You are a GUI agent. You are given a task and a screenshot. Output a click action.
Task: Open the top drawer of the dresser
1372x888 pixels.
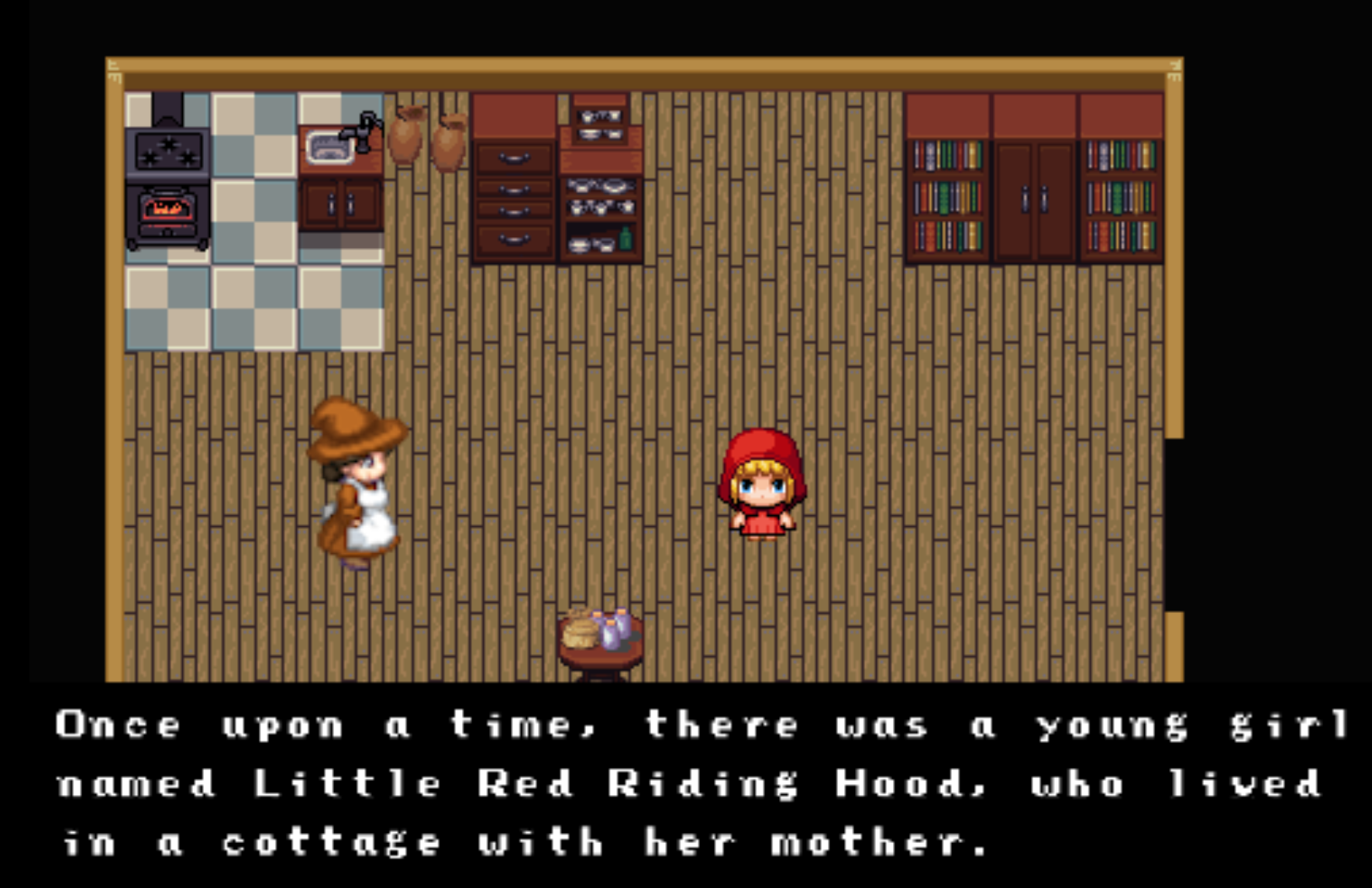click(513, 159)
